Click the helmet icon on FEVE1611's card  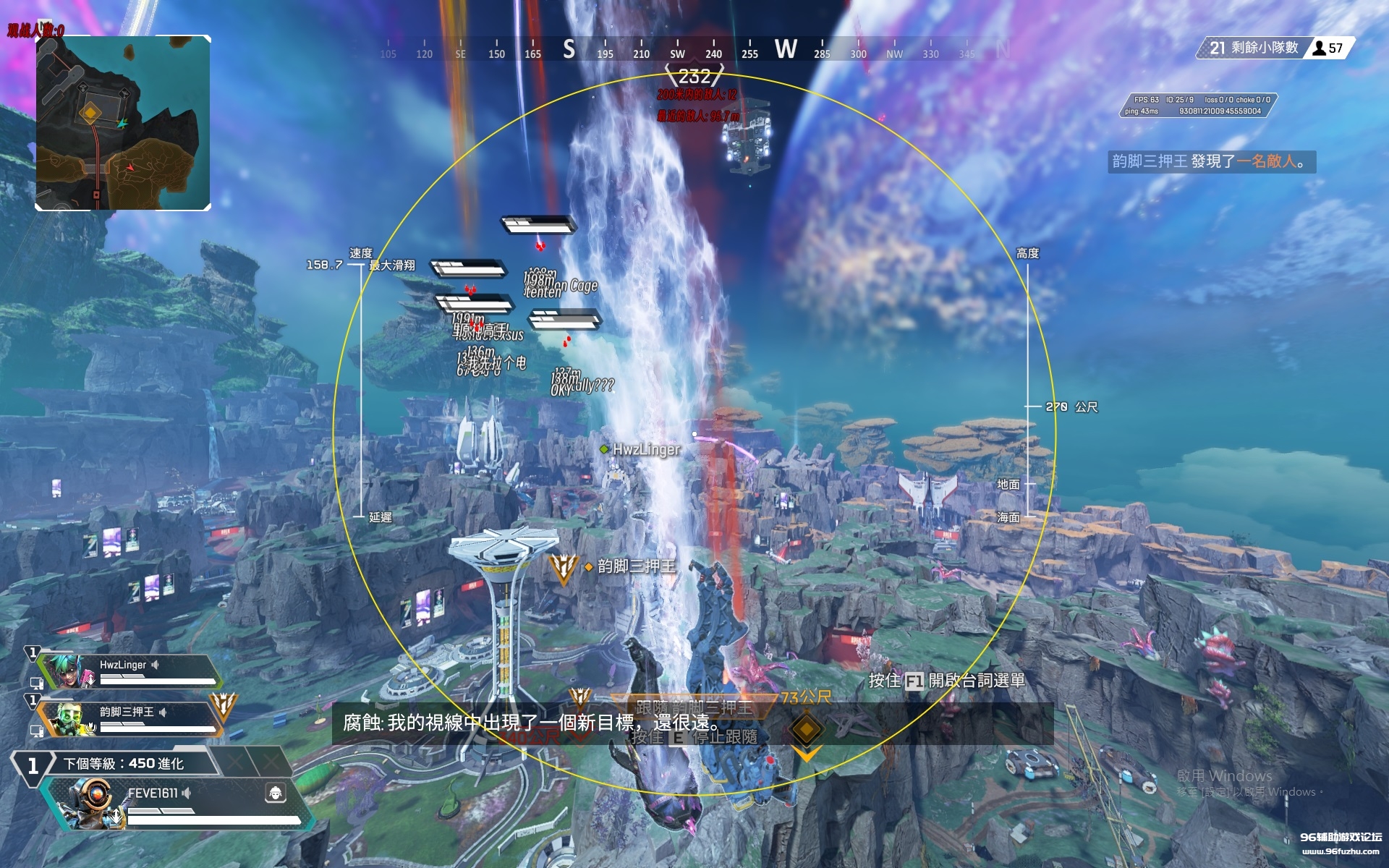276,793
